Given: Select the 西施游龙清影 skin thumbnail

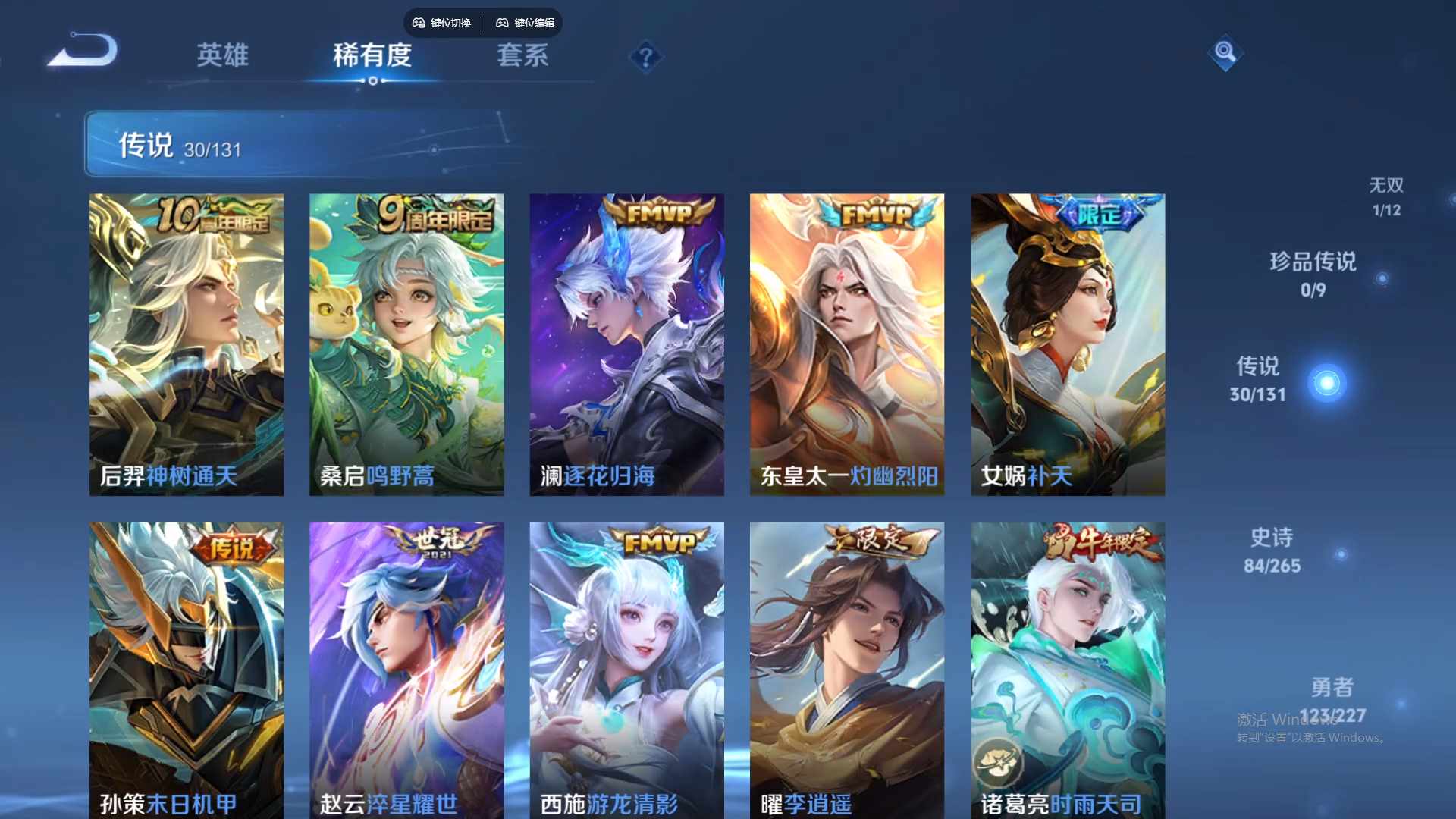Looking at the screenshot, I should pos(627,671).
